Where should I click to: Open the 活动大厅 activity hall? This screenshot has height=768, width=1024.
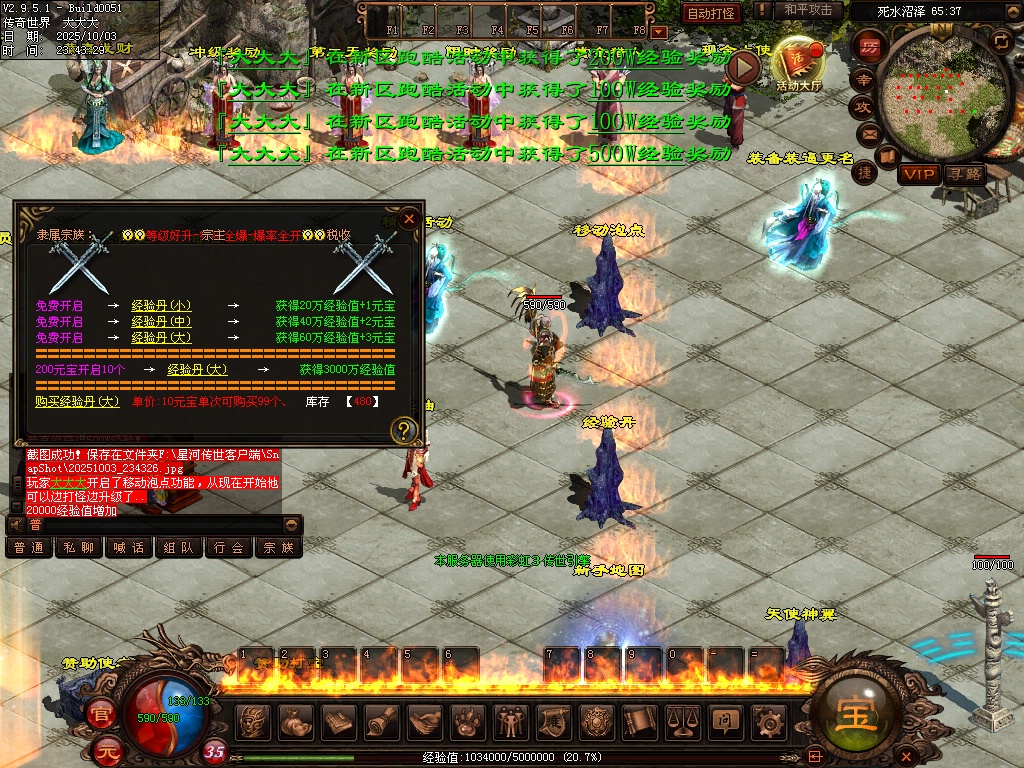pos(798,64)
